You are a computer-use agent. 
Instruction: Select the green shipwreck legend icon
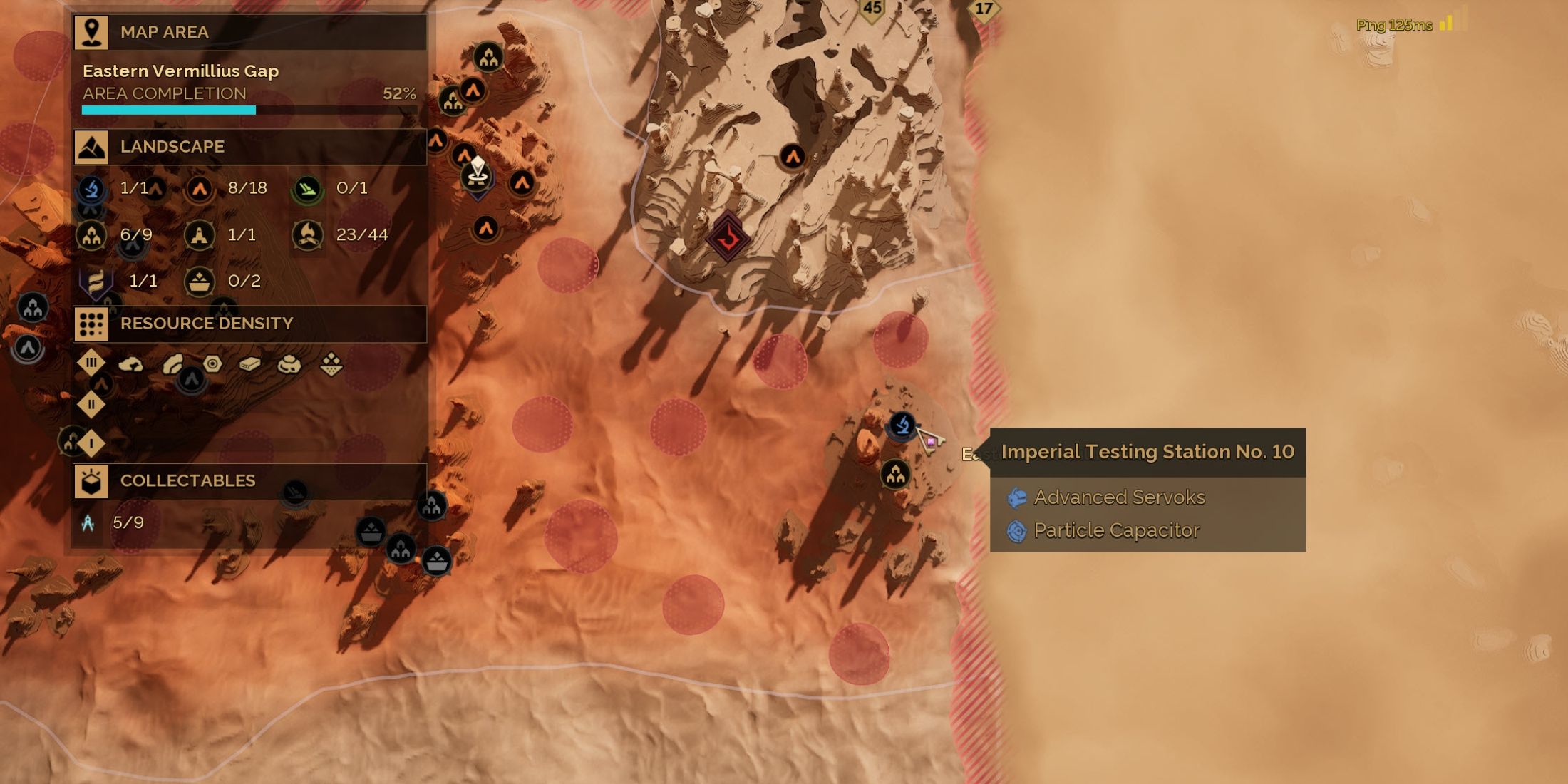click(x=308, y=189)
